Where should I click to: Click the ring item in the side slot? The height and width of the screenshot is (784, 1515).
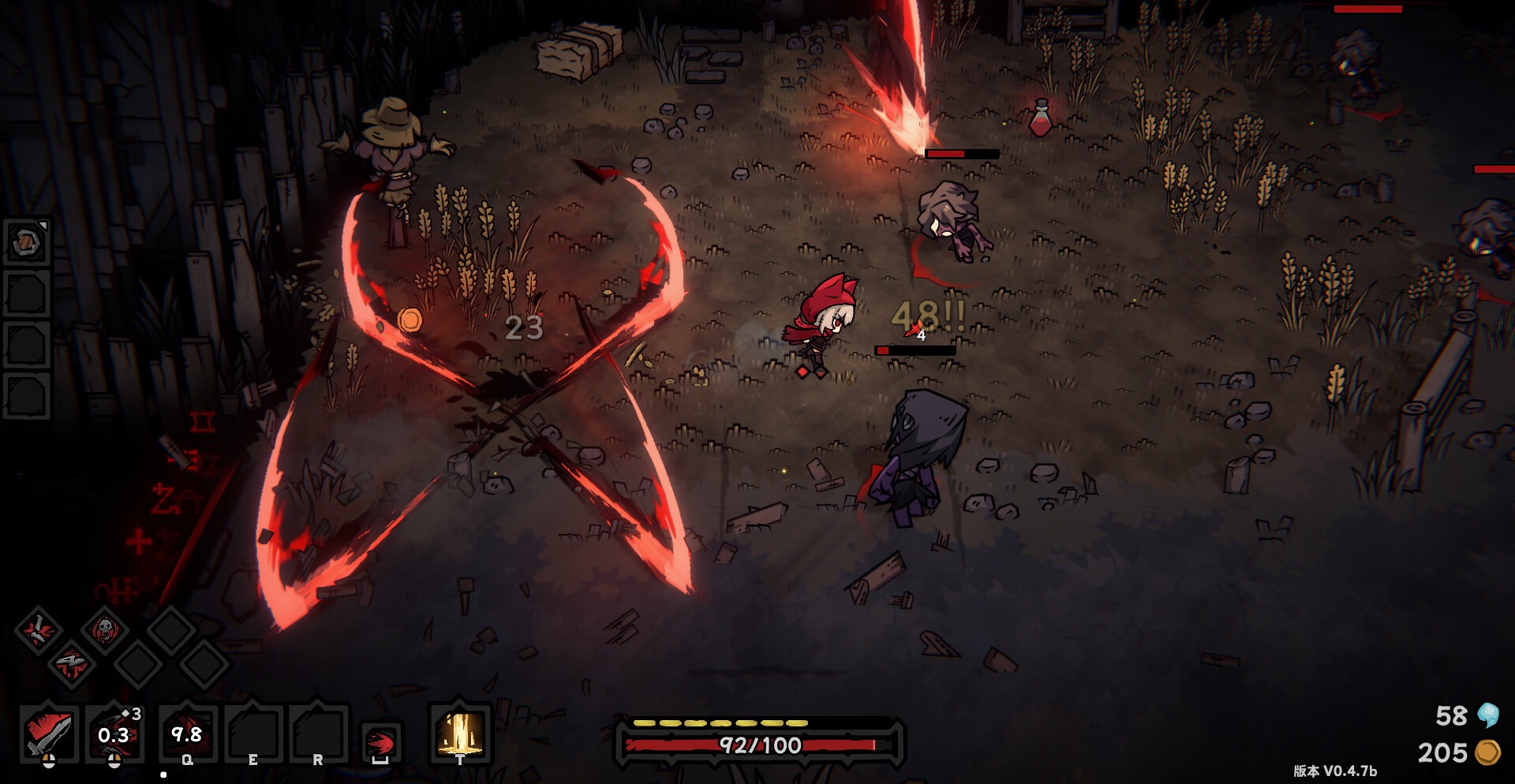[x=27, y=242]
